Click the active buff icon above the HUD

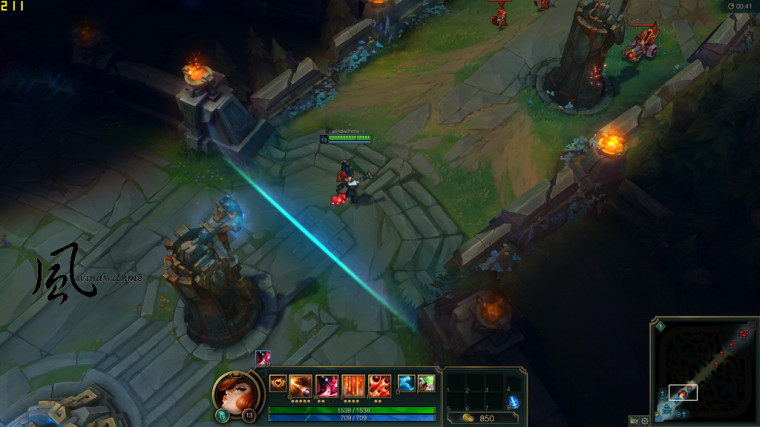[x=263, y=358]
